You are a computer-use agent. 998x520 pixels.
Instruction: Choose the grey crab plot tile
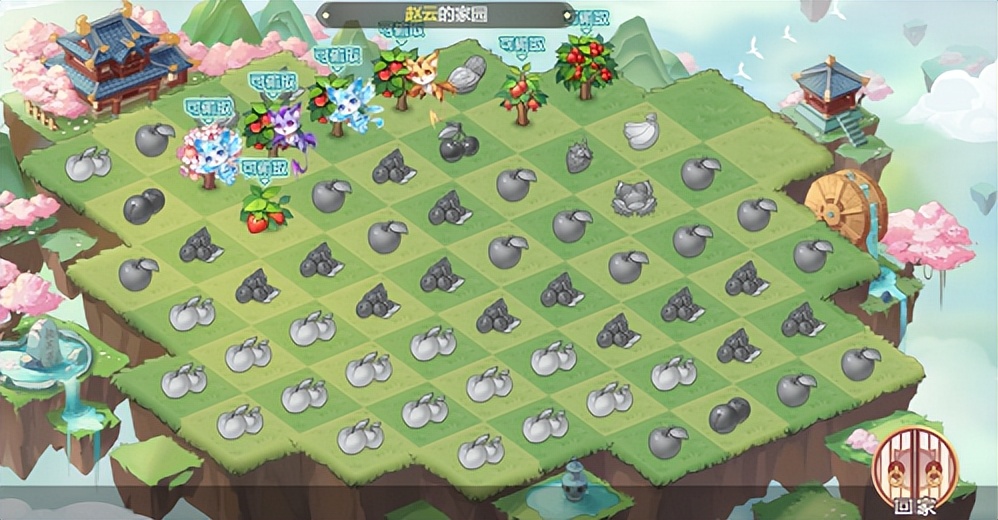[633, 196]
